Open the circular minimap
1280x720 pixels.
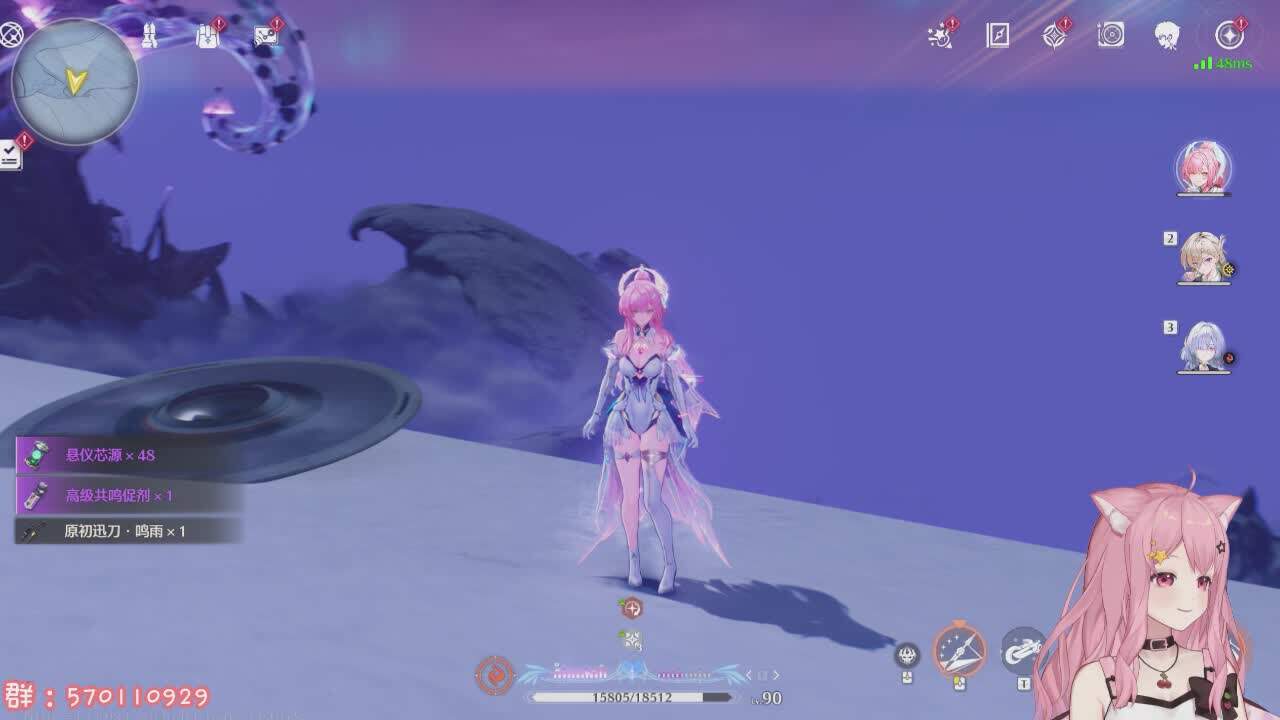(74, 84)
